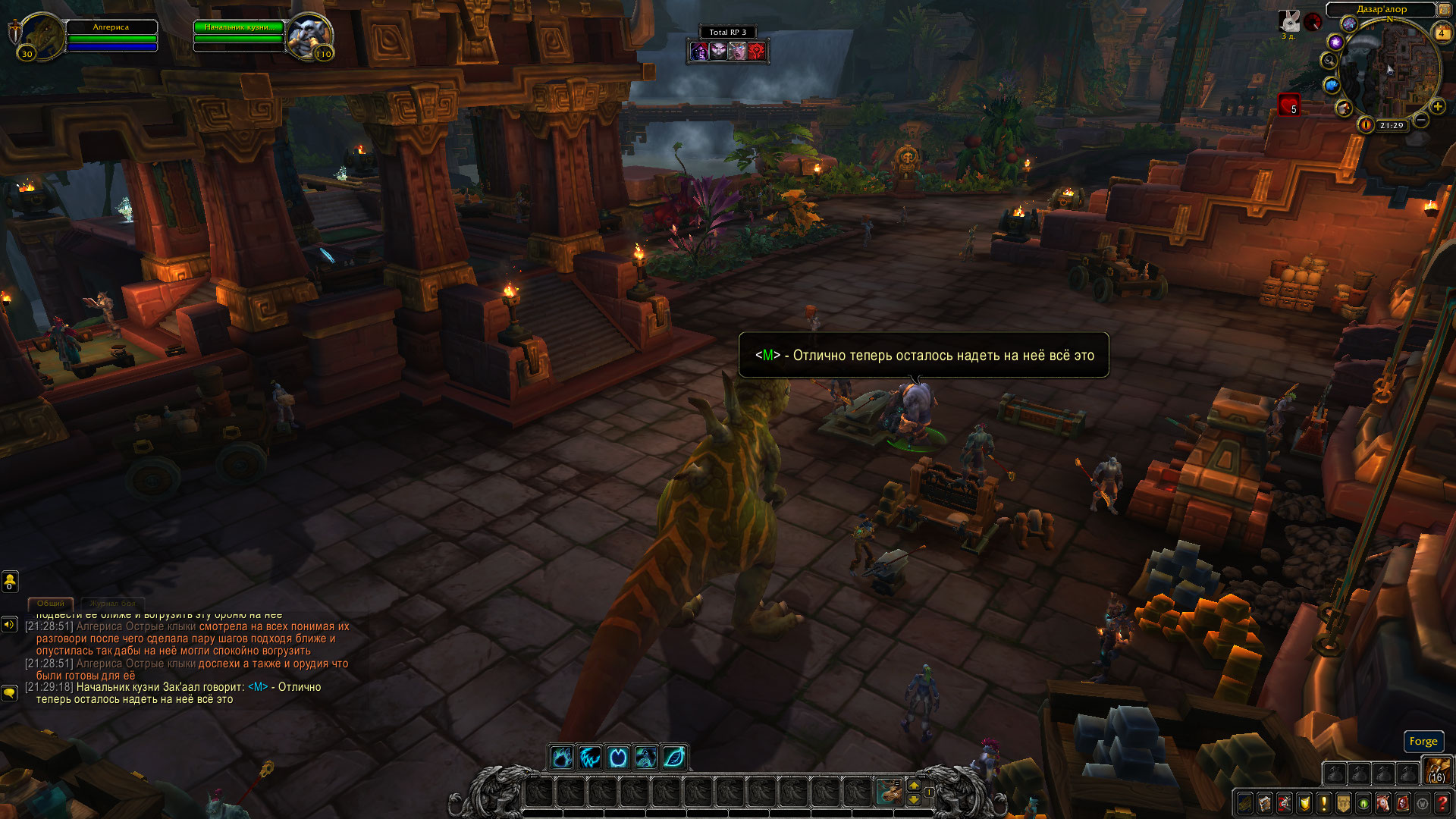Switch action bar page up
1456x819 pixels.
click(914, 786)
